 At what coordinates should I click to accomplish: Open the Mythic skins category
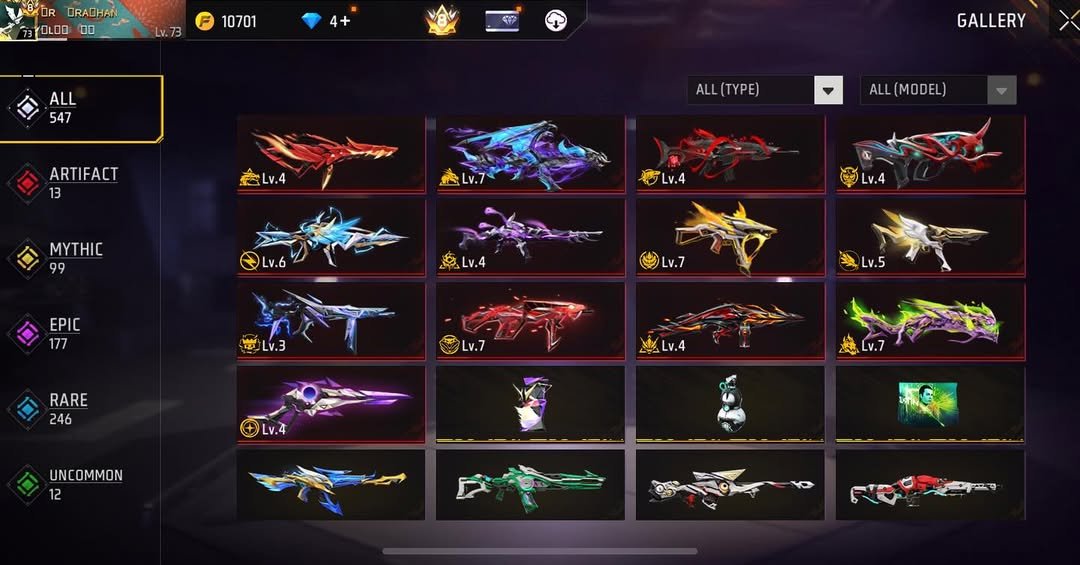click(75, 258)
